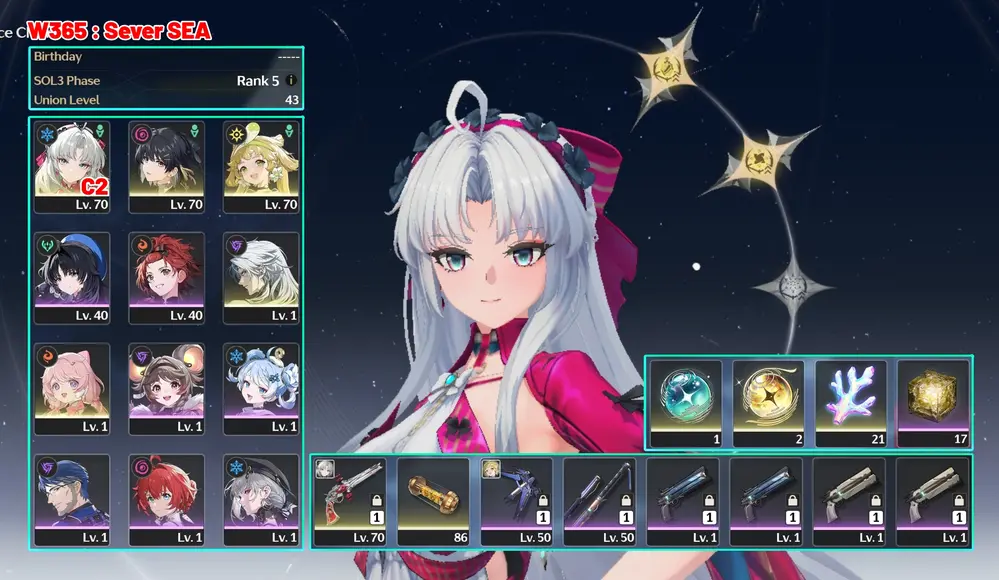The height and width of the screenshot is (580, 999).
Task: Click the golden capsule item with 86
Action: tap(433, 501)
